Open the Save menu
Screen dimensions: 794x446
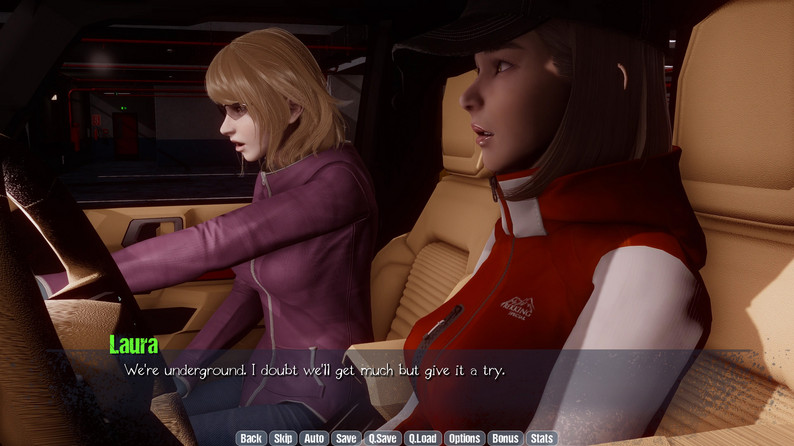(346, 438)
